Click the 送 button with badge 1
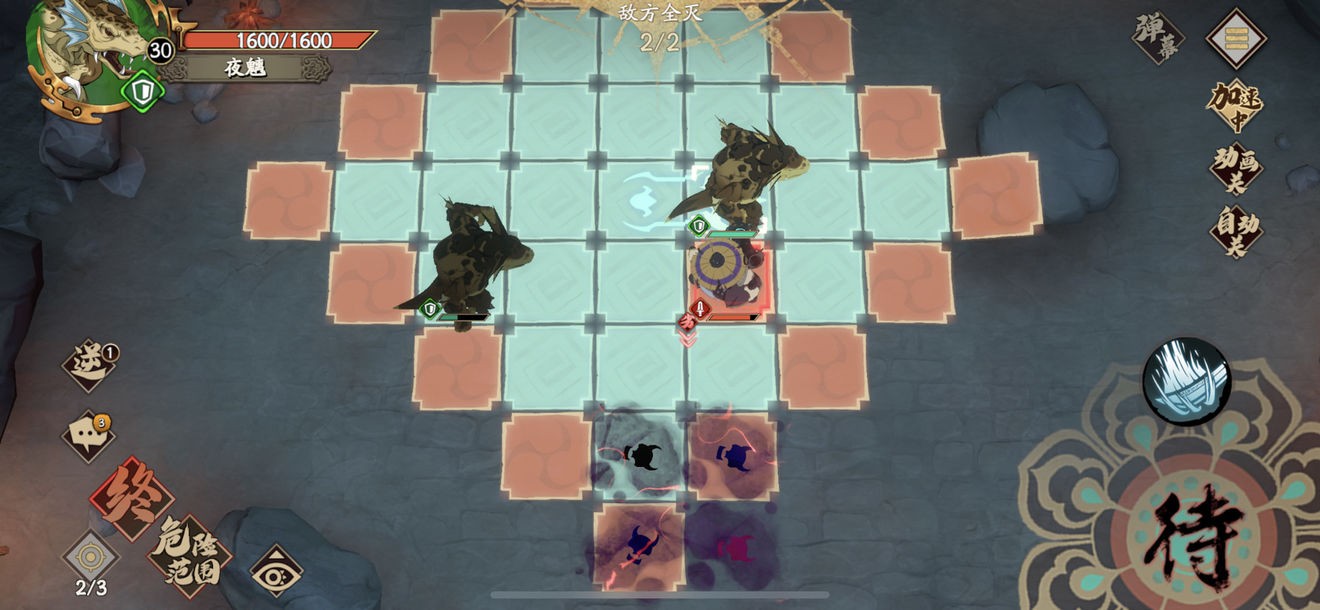This screenshot has width=1320, height=610. point(89,364)
